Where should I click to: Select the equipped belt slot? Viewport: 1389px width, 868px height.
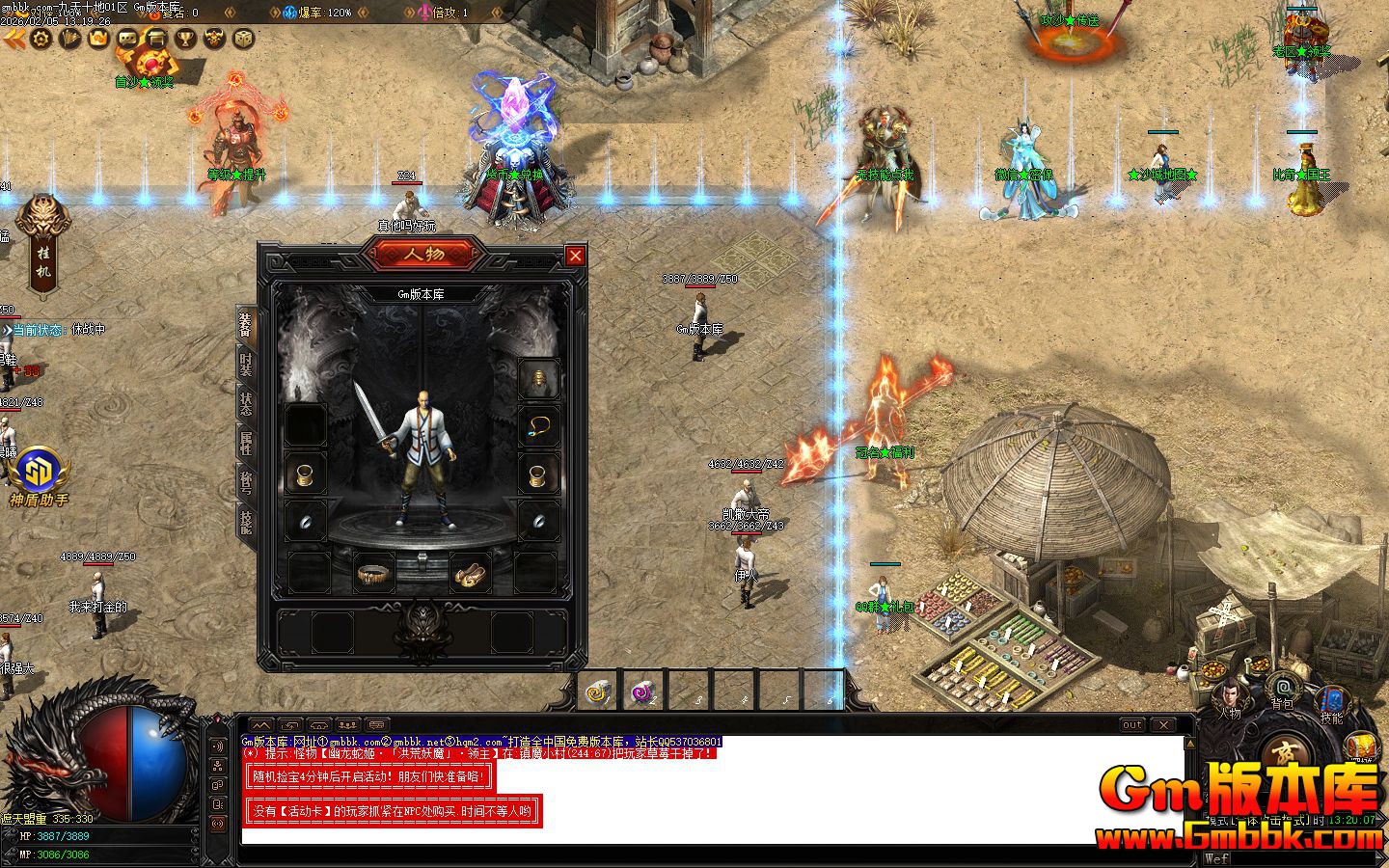372,575
